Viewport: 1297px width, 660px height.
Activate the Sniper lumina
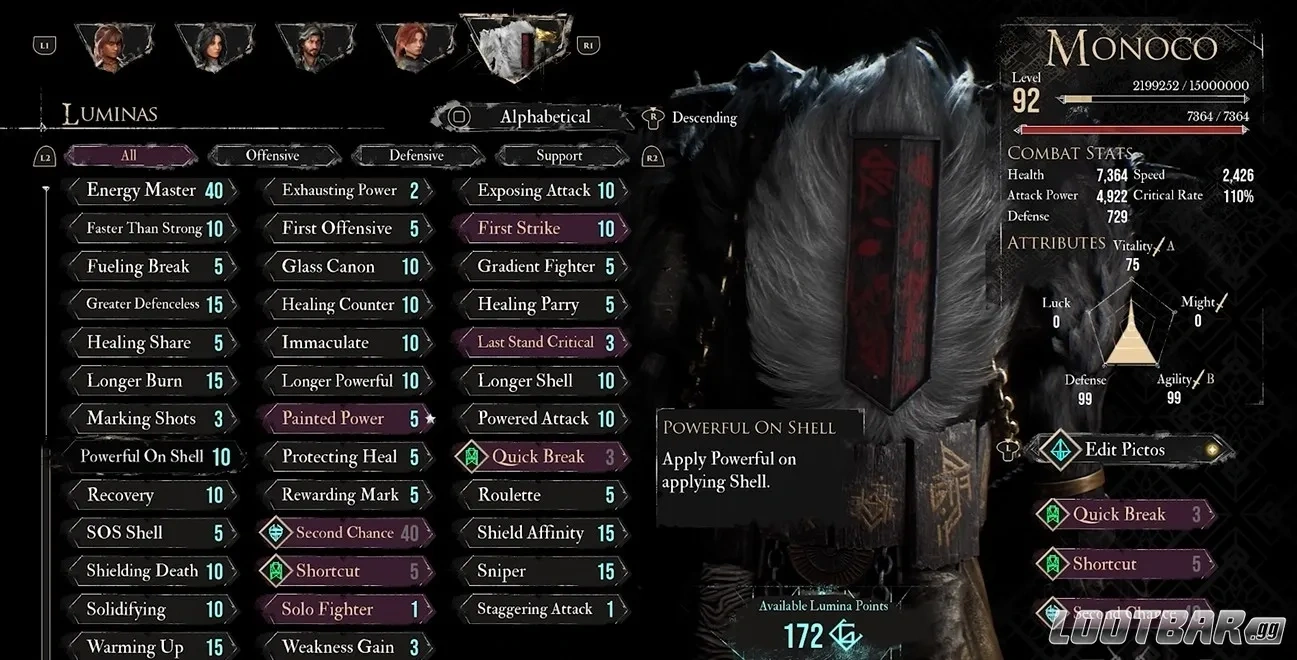(x=541, y=571)
